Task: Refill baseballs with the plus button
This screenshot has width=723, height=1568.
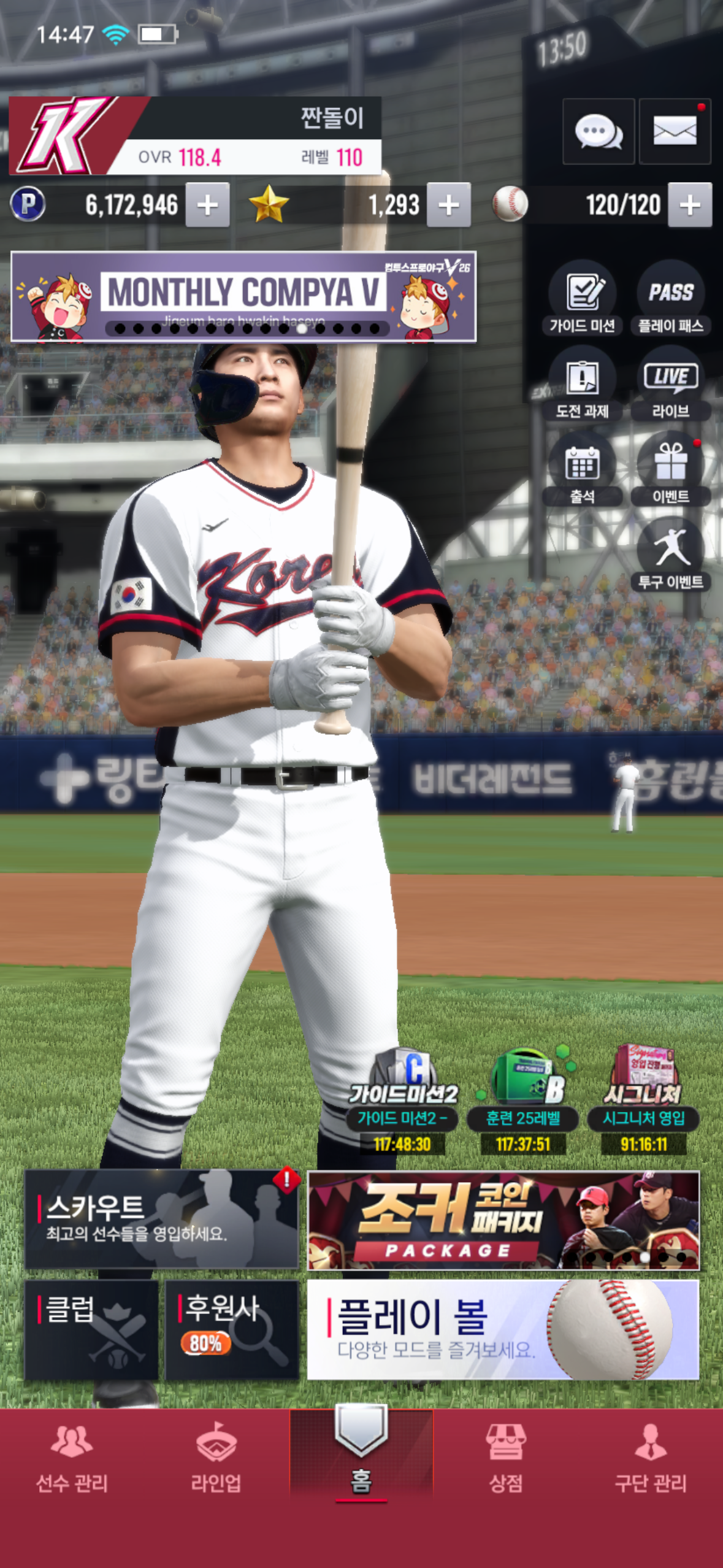Action: 690,205
